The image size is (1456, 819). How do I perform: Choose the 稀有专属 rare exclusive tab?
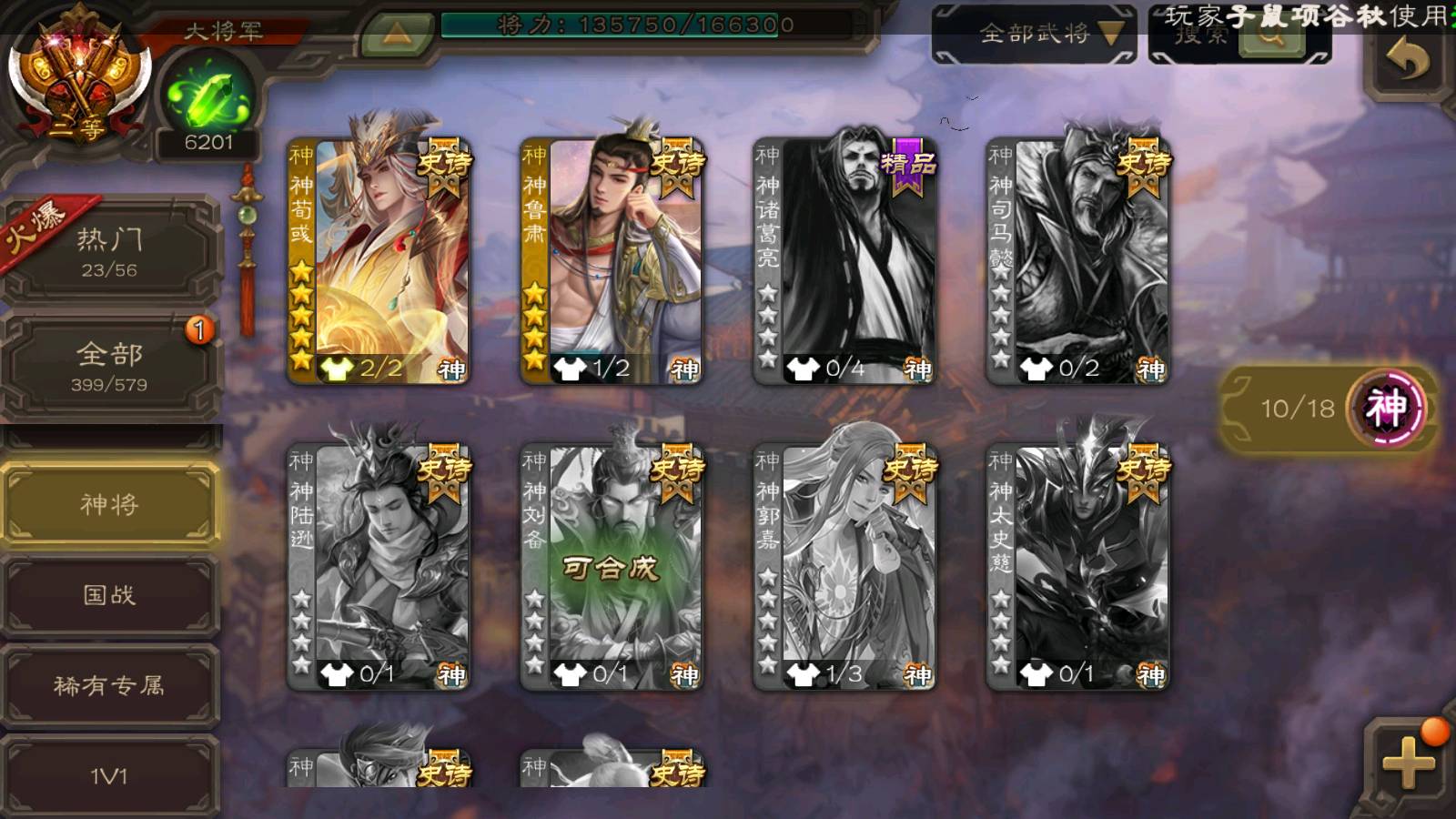[109, 685]
